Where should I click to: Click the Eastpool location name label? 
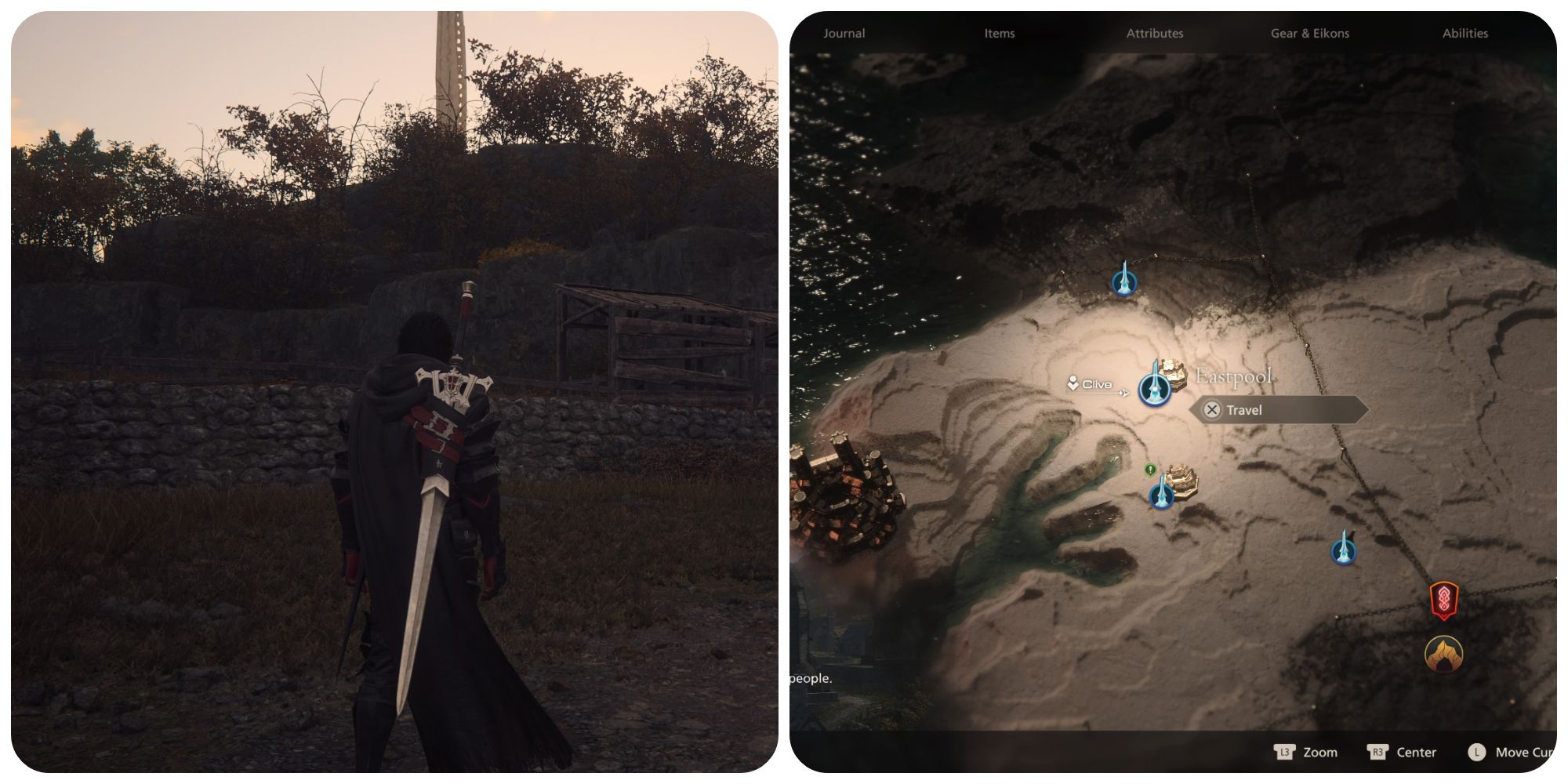[x=1235, y=375]
